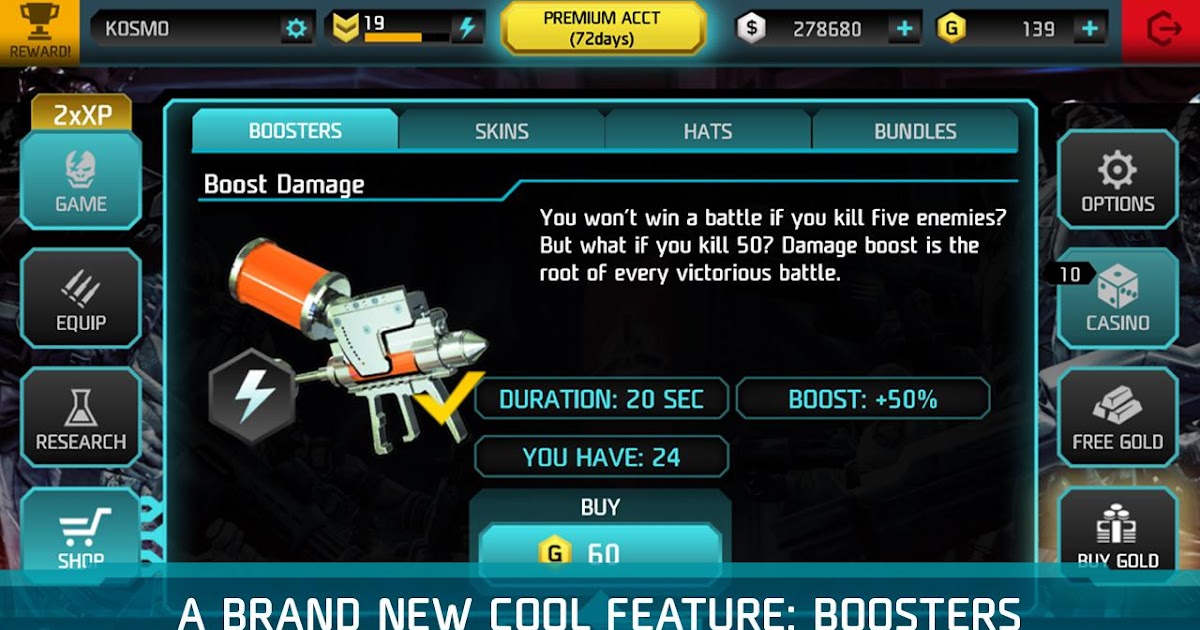The image size is (1200, 630).
Task: Select the Shop menu button
Action: click(81, 532)
